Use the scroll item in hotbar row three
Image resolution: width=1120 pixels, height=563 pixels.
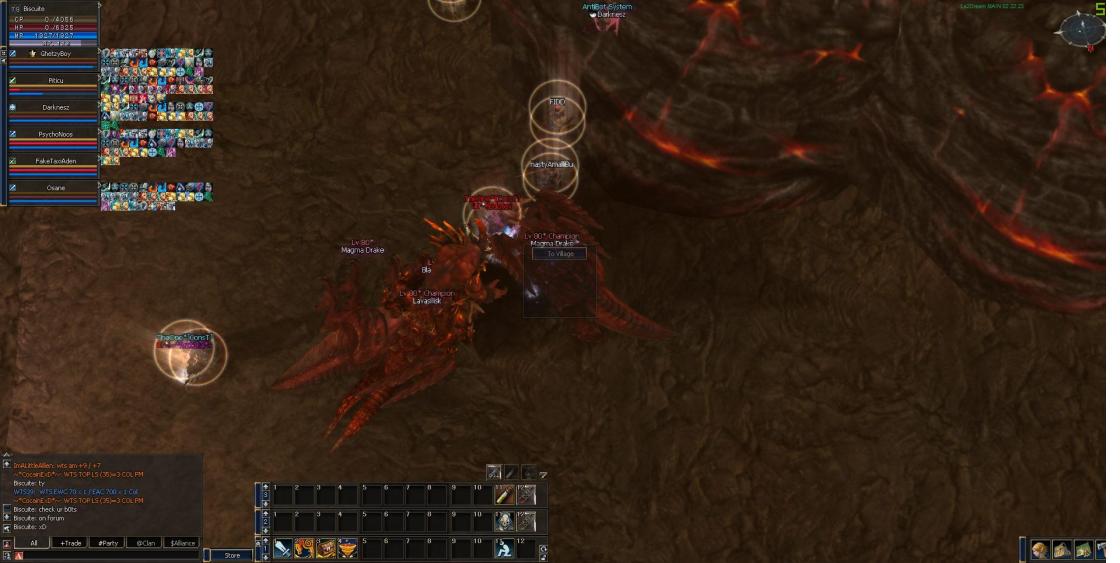(505, 495)
